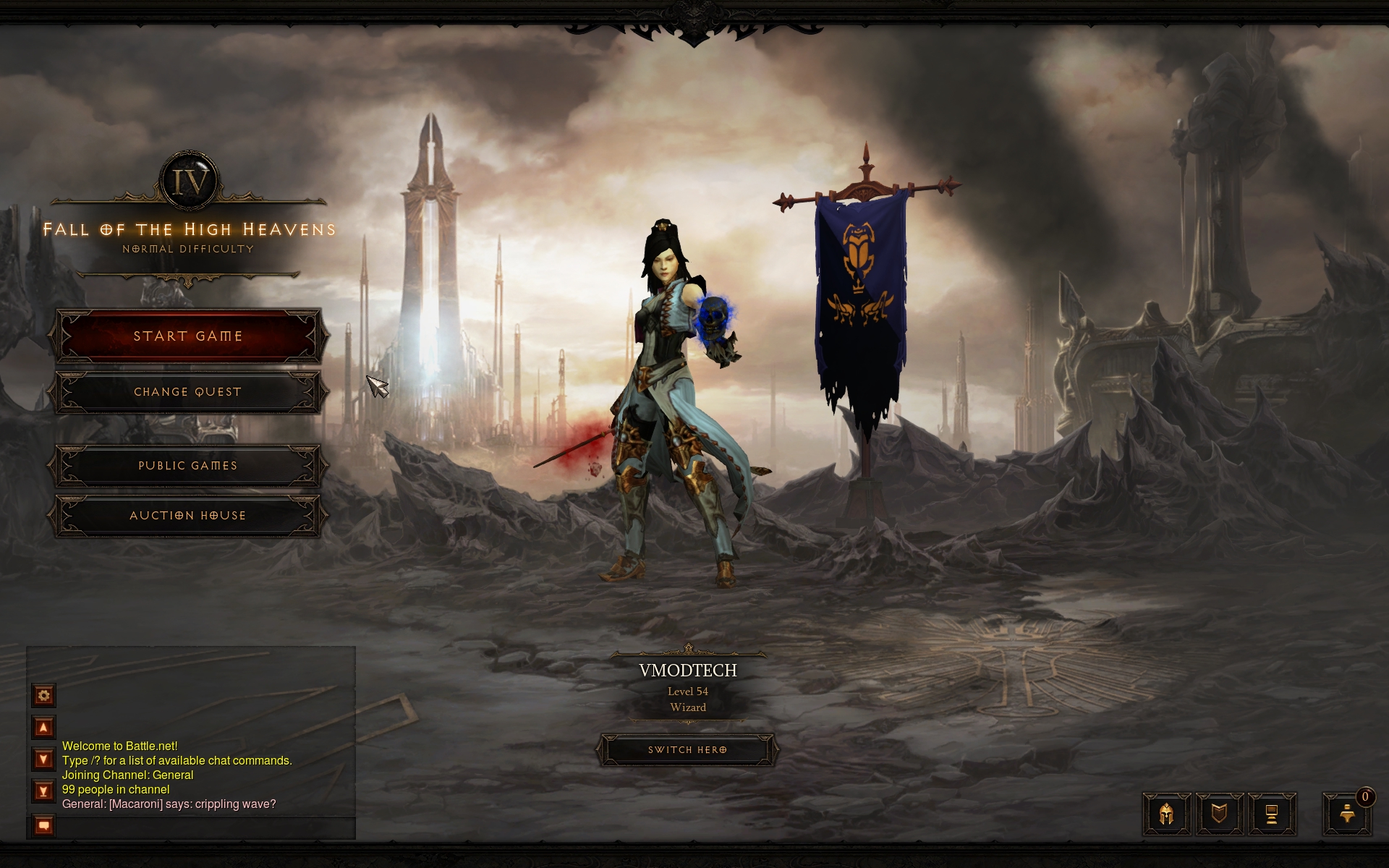Jump to the bottom of chat
Viewport: 1389px width, 868px height.
pyautogui.click(x=43, y=791)
